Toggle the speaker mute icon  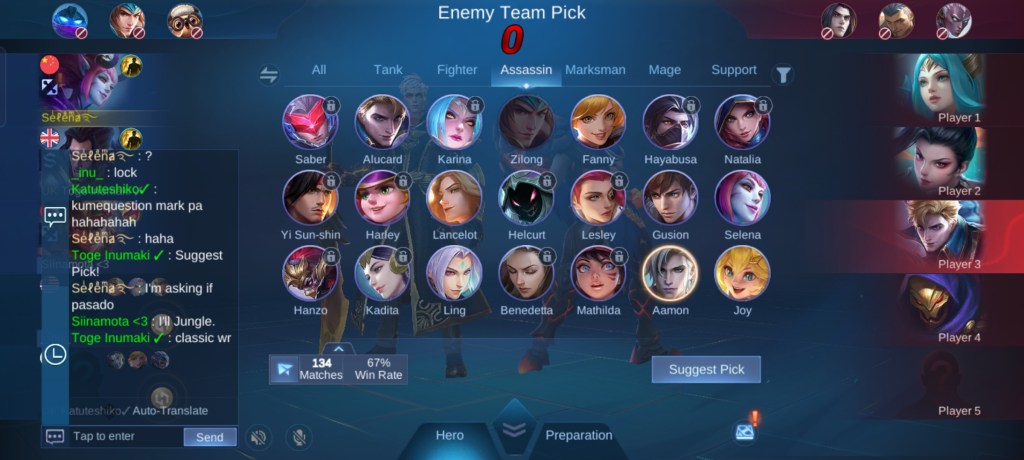coord(259,437)
